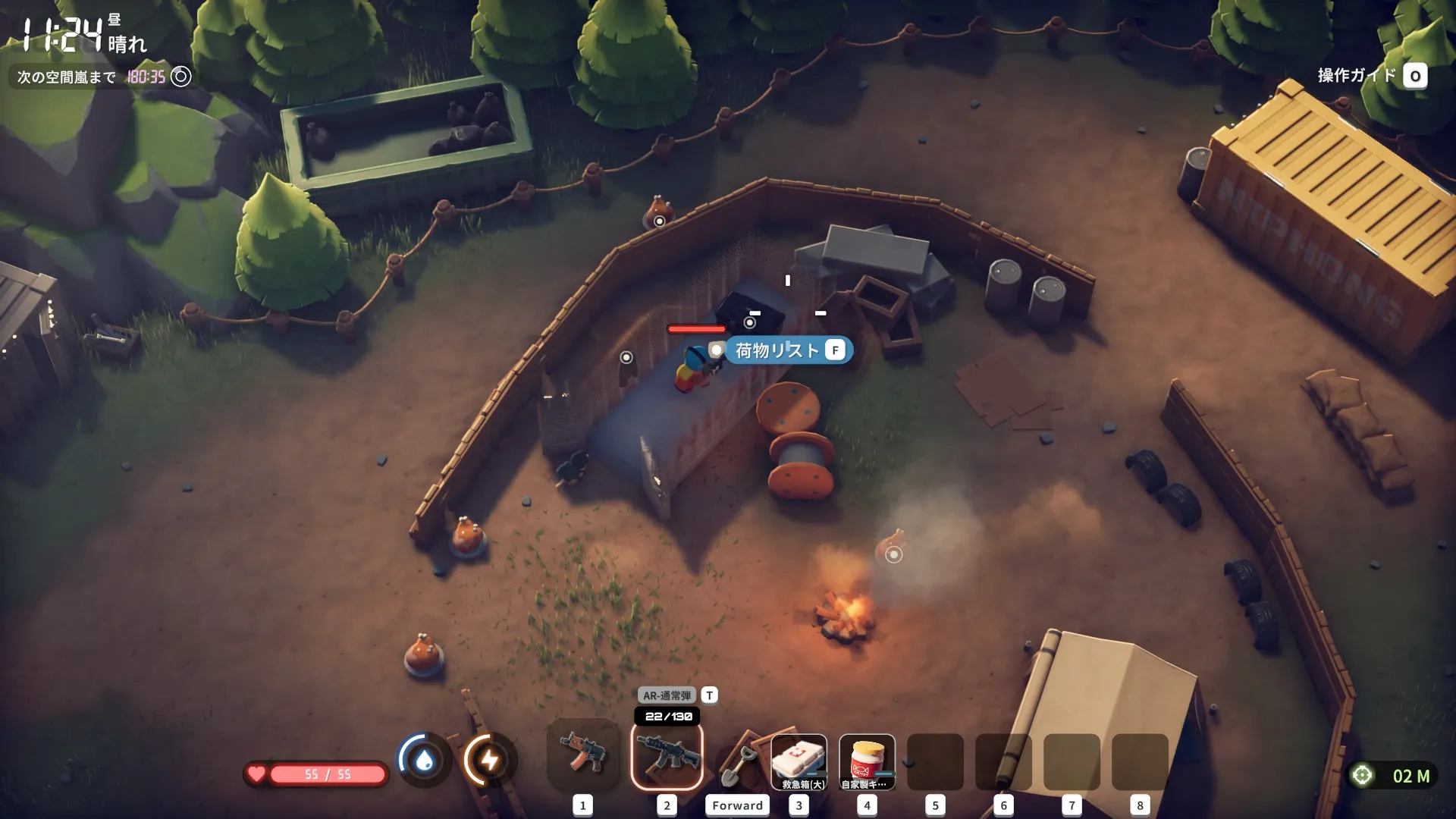The image size is (1456, 819).
Task: Open the 荷物リスト cargo list prompt
Action: point(787,350)
